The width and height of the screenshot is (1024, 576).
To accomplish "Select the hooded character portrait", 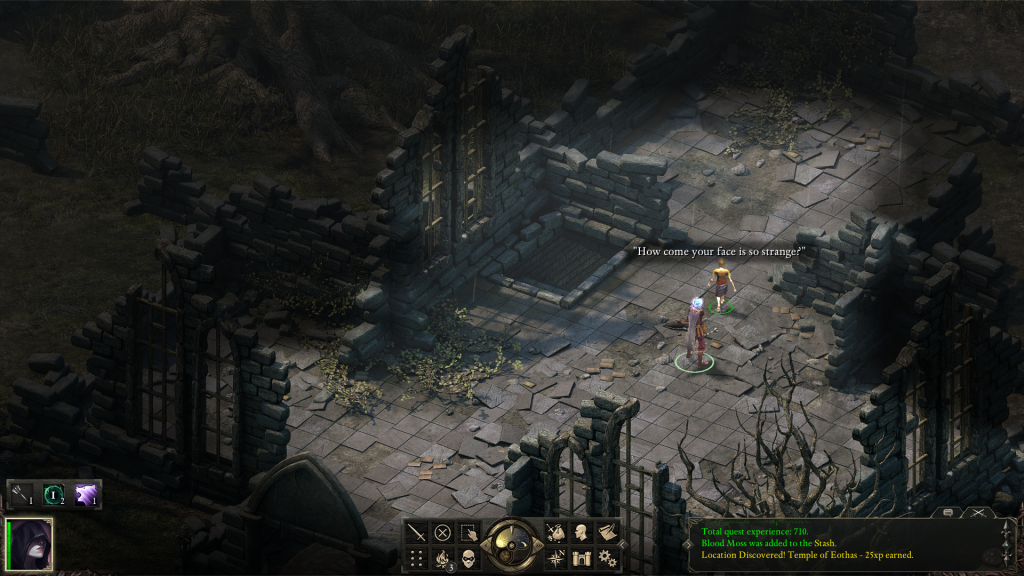I will point(29,544).
